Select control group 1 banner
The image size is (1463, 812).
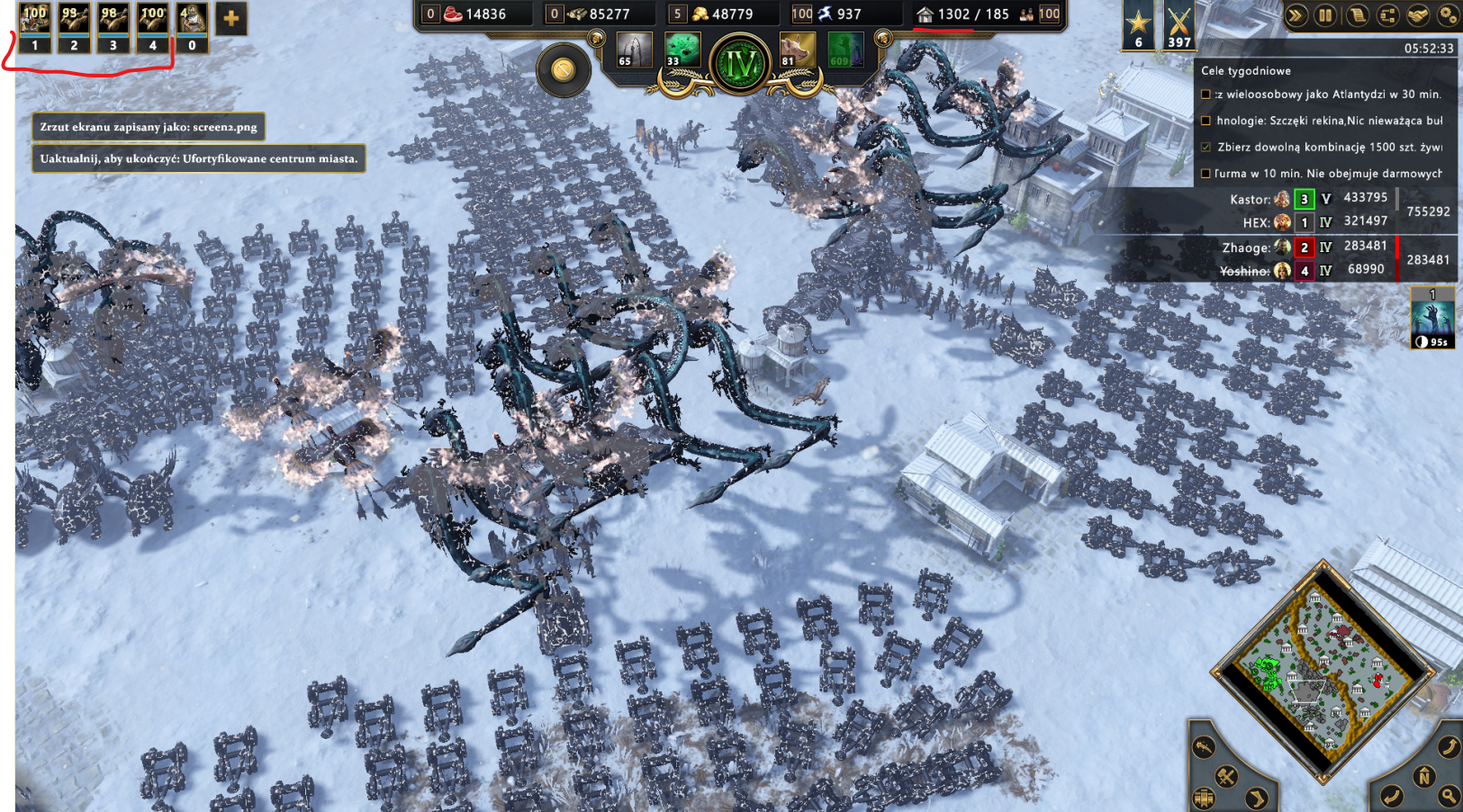34,27
